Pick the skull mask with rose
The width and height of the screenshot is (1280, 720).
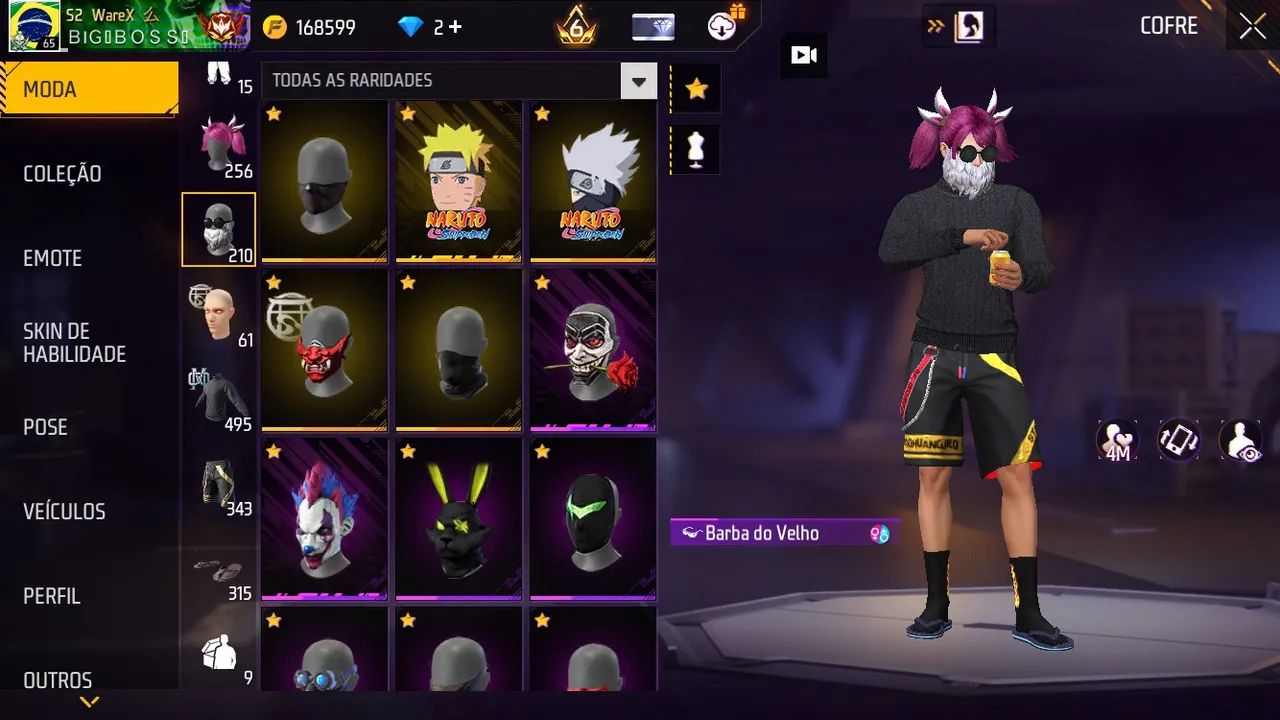point(593,349)
